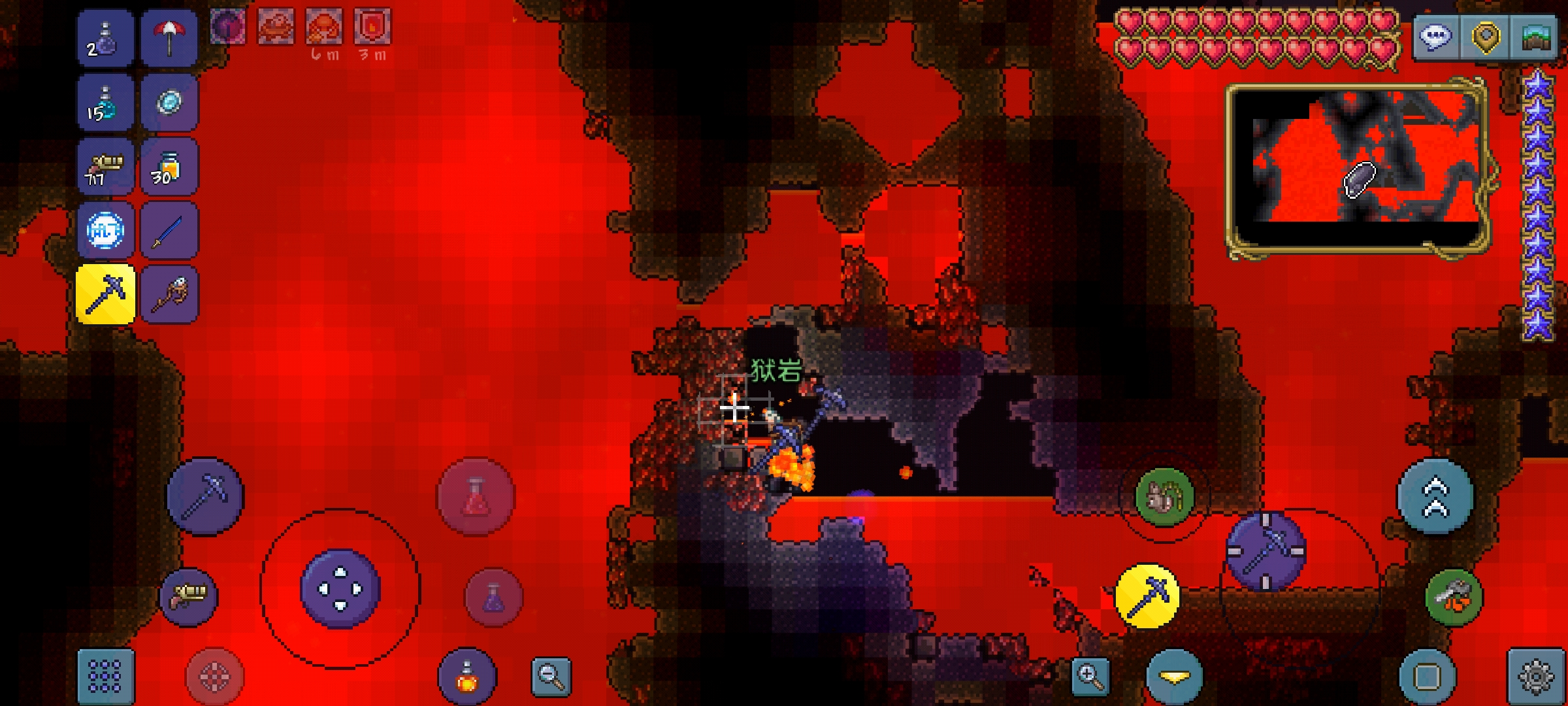Viewport: 1568px width, 706px height.
Task: Select the red umbrella hotbar slot
Action: pos(169,38)
